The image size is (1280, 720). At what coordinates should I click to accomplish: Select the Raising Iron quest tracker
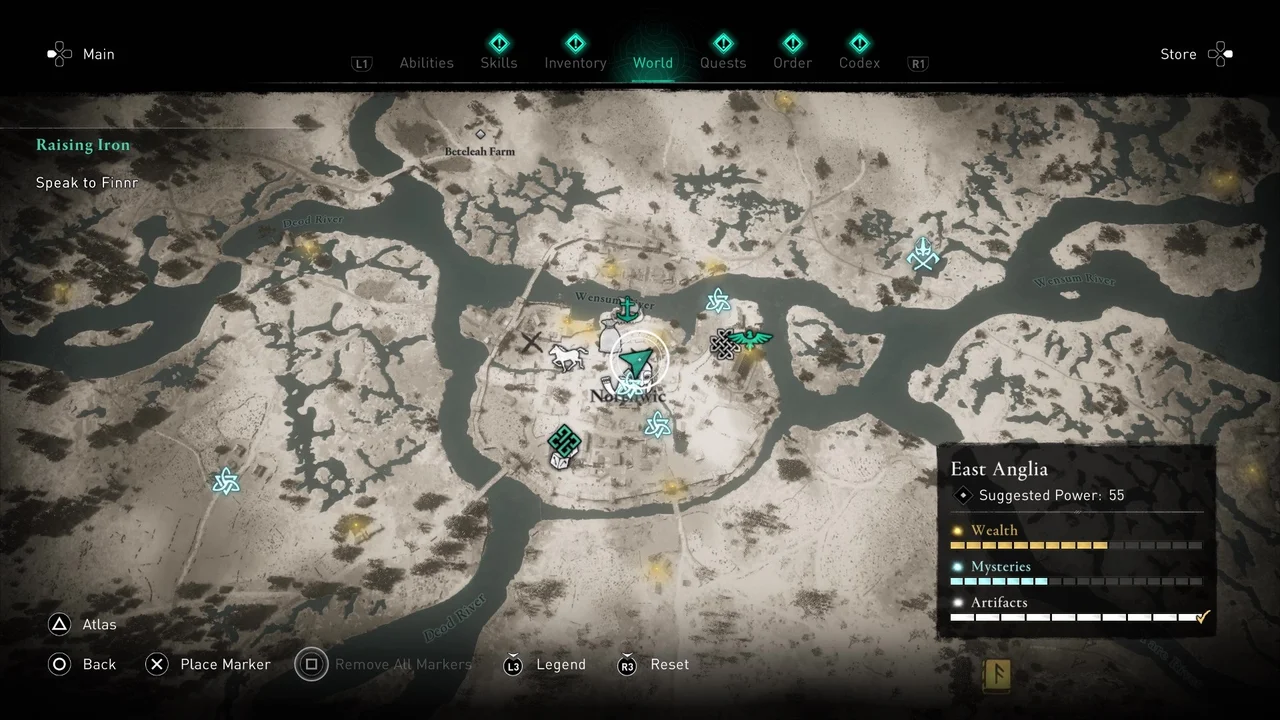point(83,145)
